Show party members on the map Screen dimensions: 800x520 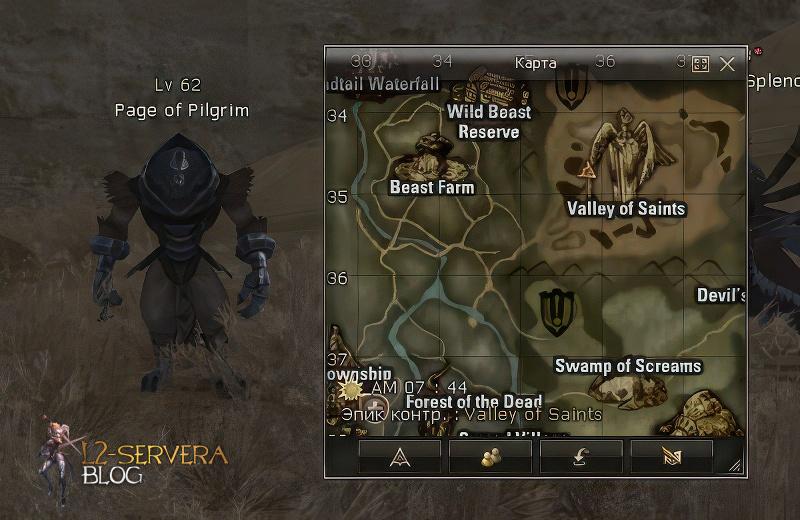[490, 455]
